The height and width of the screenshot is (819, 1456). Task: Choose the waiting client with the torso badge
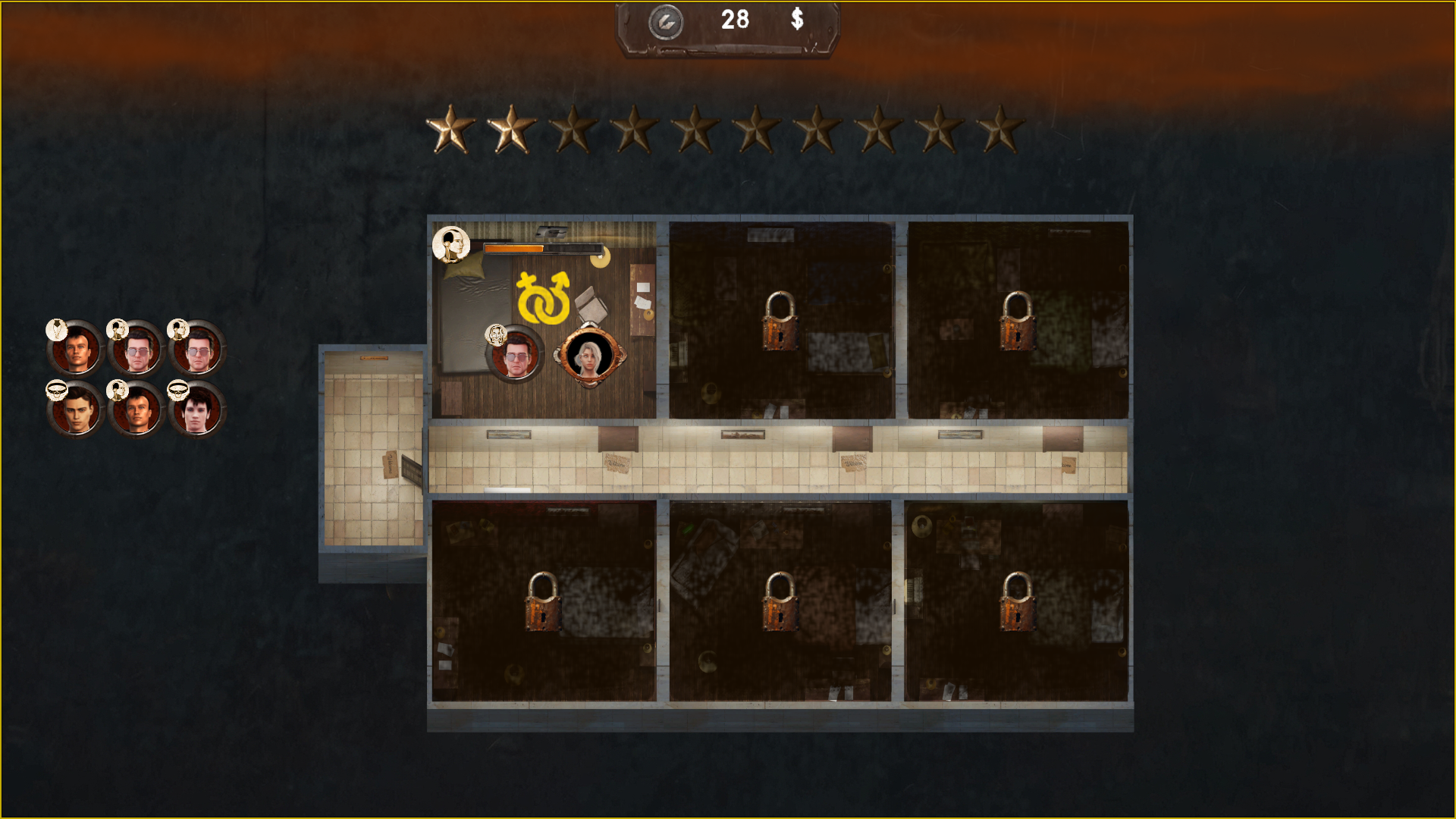click(x=75, y=350)
